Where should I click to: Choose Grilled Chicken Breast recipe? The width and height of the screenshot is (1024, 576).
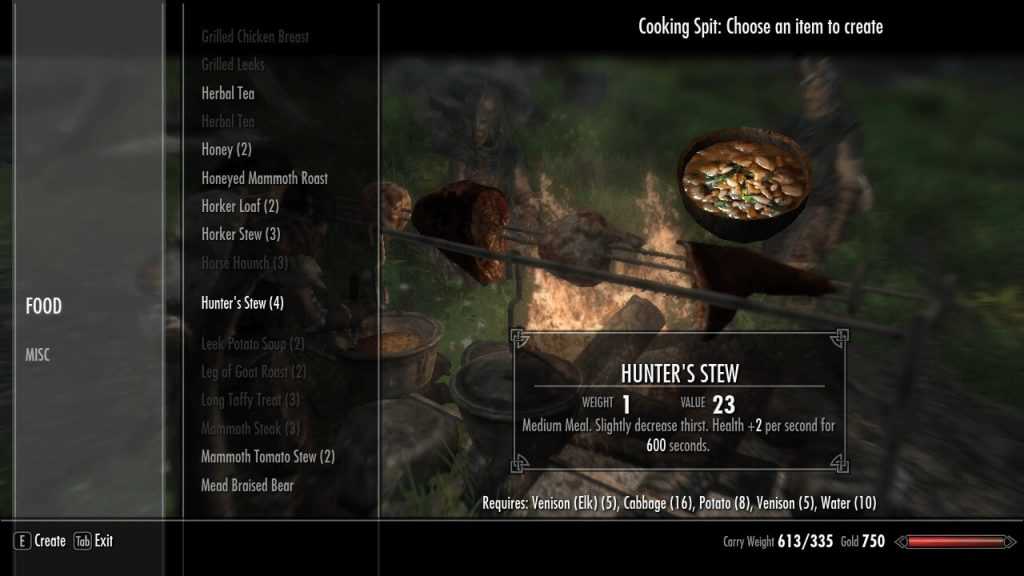pos(255,37)
